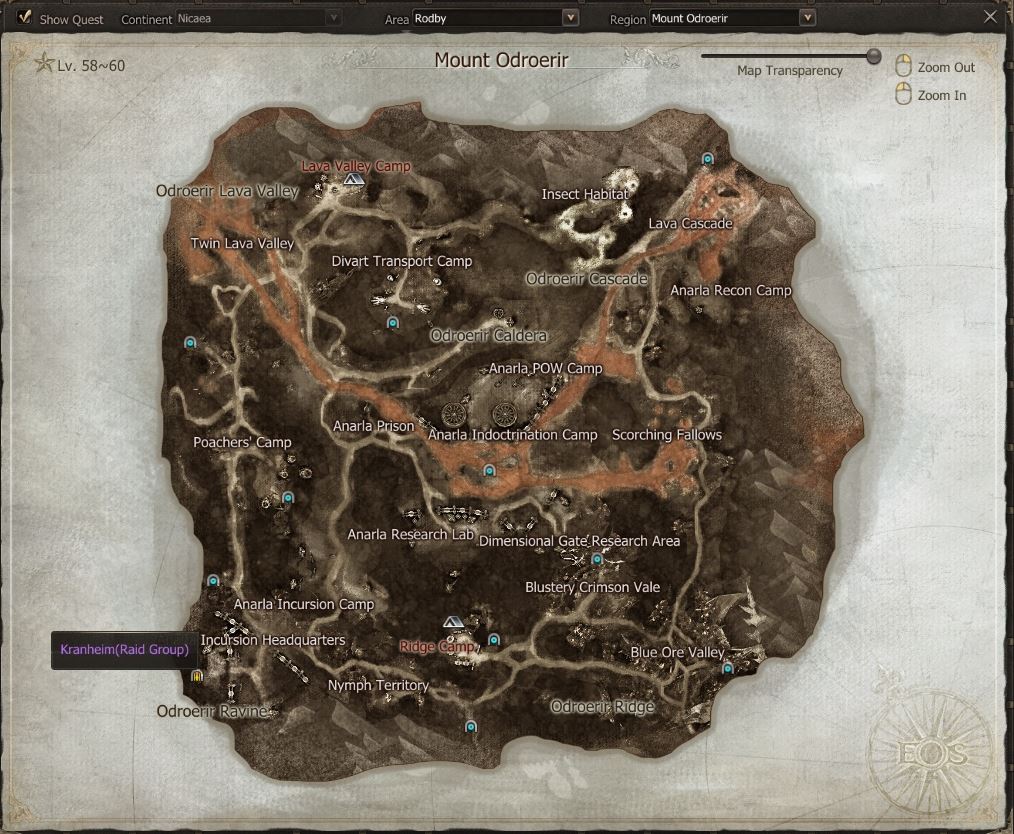Viewport: 1014px width, 834px height.
Task: Click the Kranheim raid dungeon gate icon
Action: pos(197,676)
